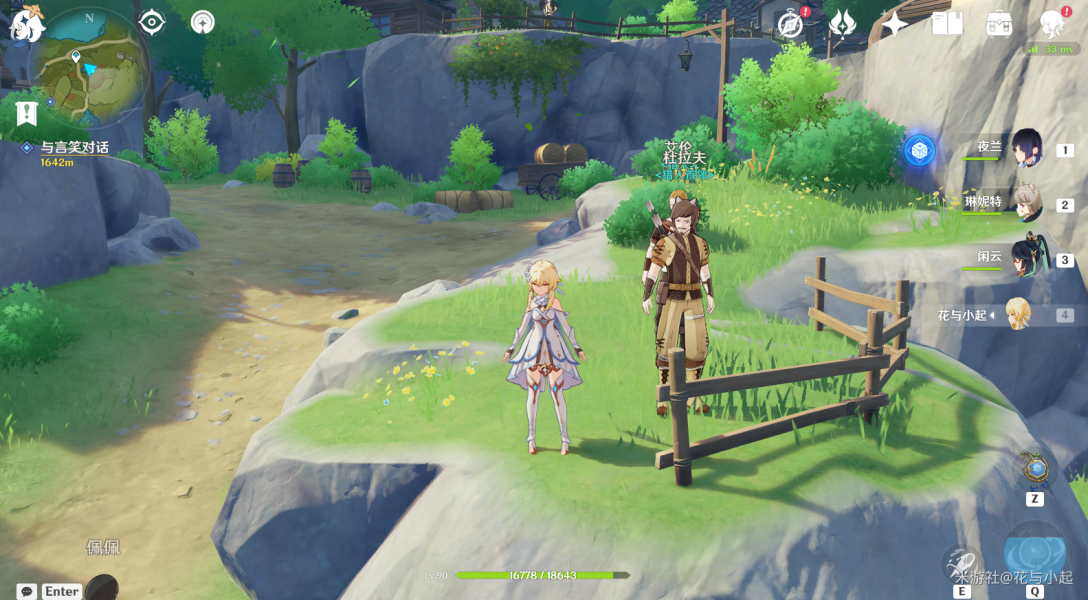The image size is (1088, 600).
Task: Open the Paimon main menu
Action: pyautogui.click(x=27, y=24)
